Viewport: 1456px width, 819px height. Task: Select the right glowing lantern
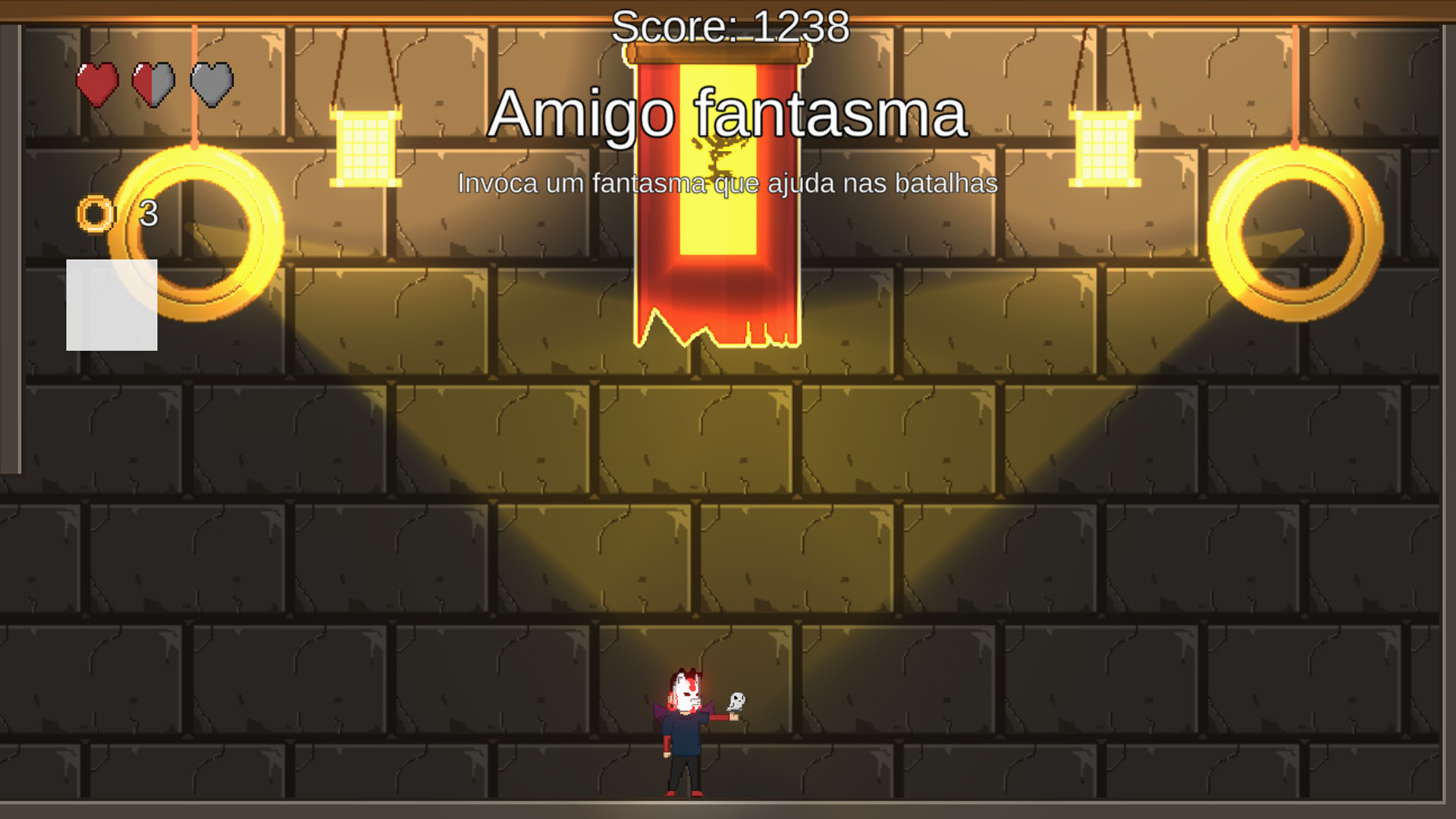tap(1104, 148)
